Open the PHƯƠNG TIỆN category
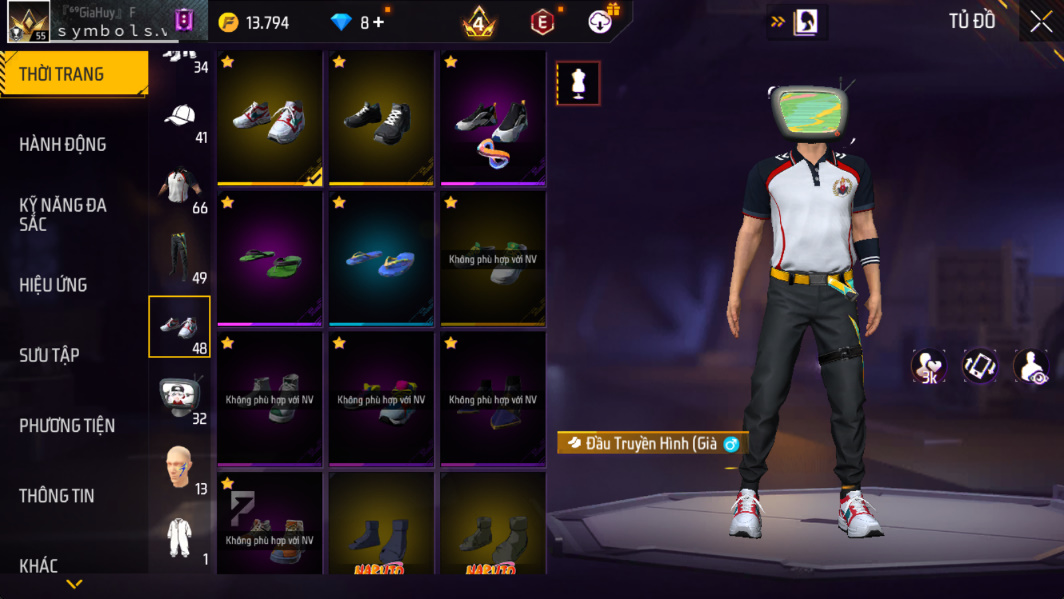This screenshot has width=1064, height=599. pyautogui.click(x=67, y=425)
